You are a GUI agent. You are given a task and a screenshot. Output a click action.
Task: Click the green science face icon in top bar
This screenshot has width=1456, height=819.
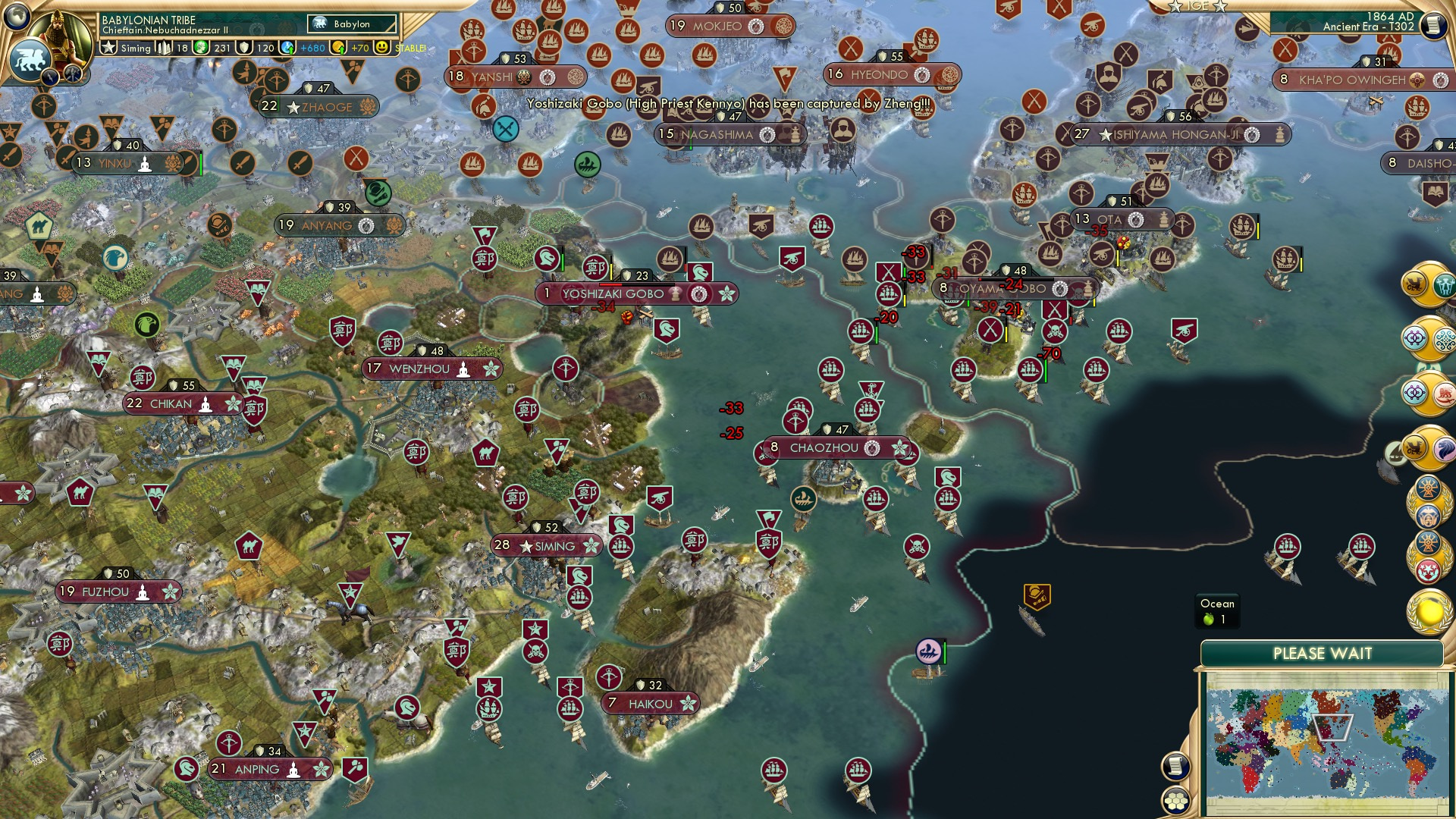pos(200,47)
